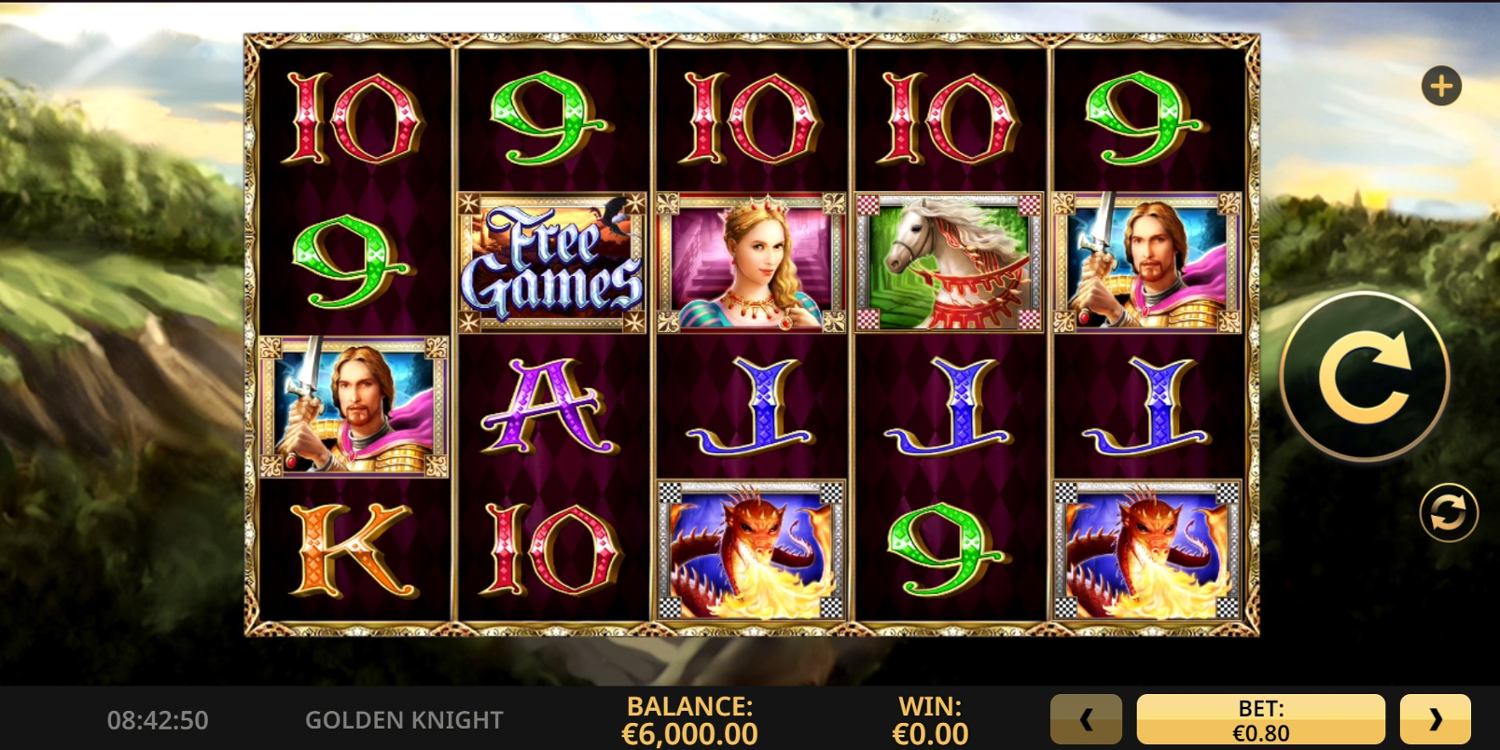This screenshot has height=750, width=1500.
Task: Activate the autoplay circular arrows button
Action: (x=1448, y=513)
